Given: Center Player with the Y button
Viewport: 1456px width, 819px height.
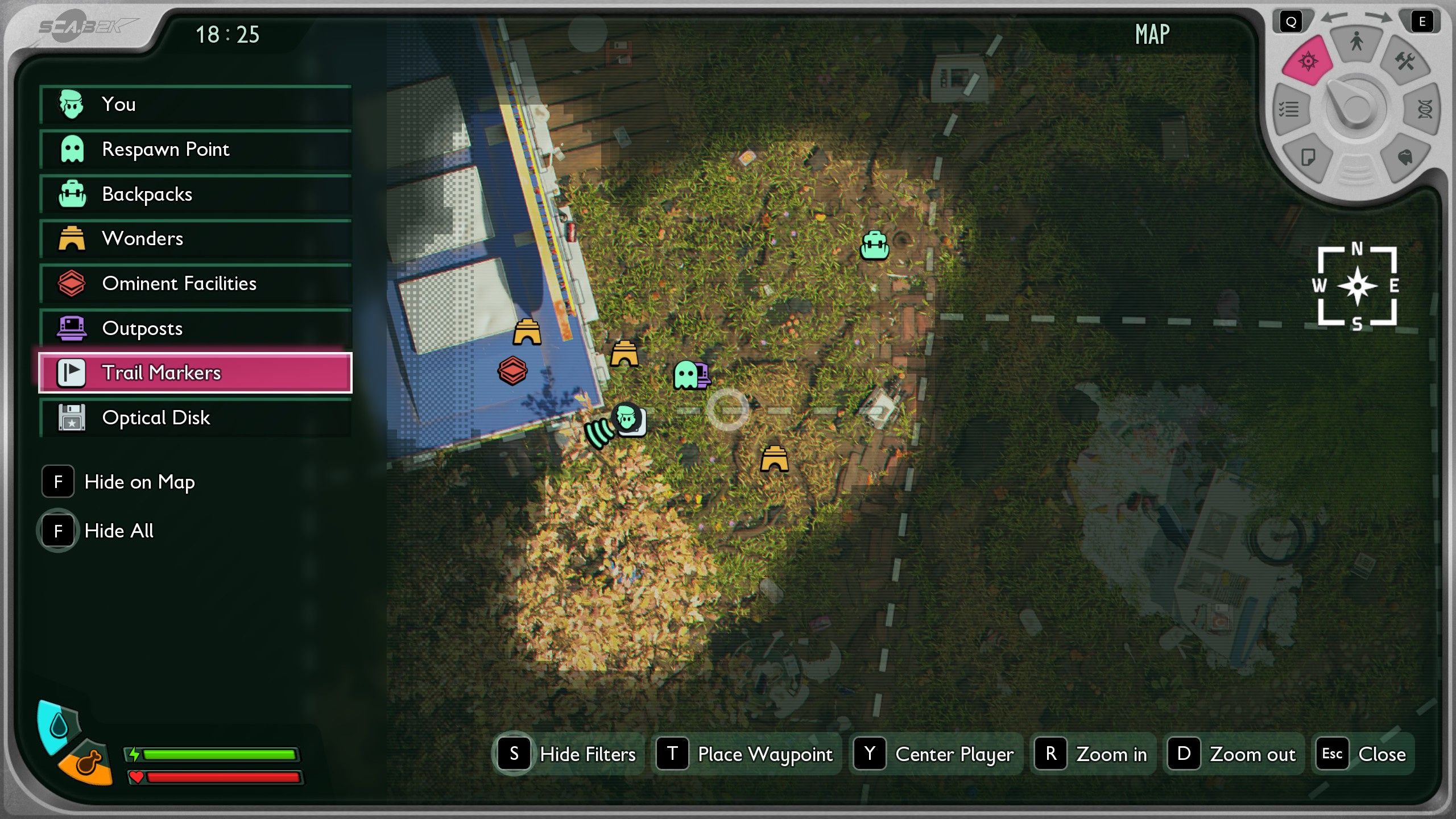Looking at the screenshot, I should [936, 754].
